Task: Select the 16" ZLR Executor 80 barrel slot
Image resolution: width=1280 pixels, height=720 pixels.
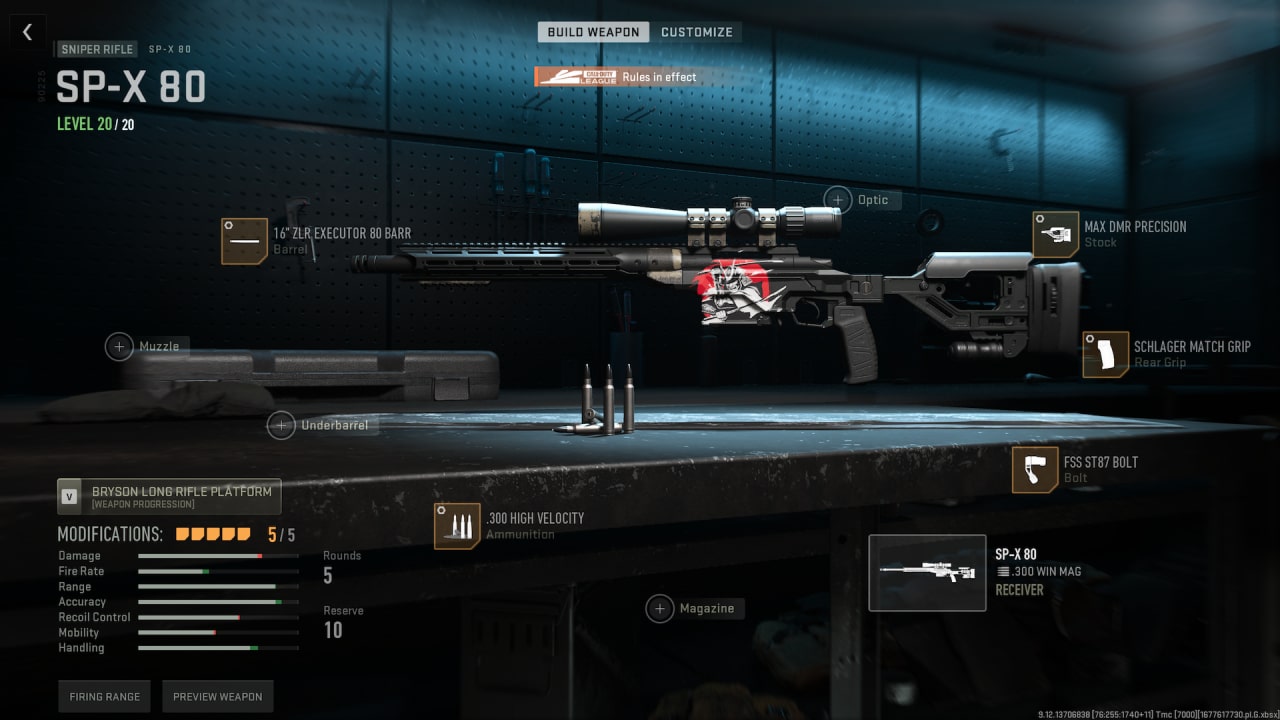Action: (x=244, y=241)
